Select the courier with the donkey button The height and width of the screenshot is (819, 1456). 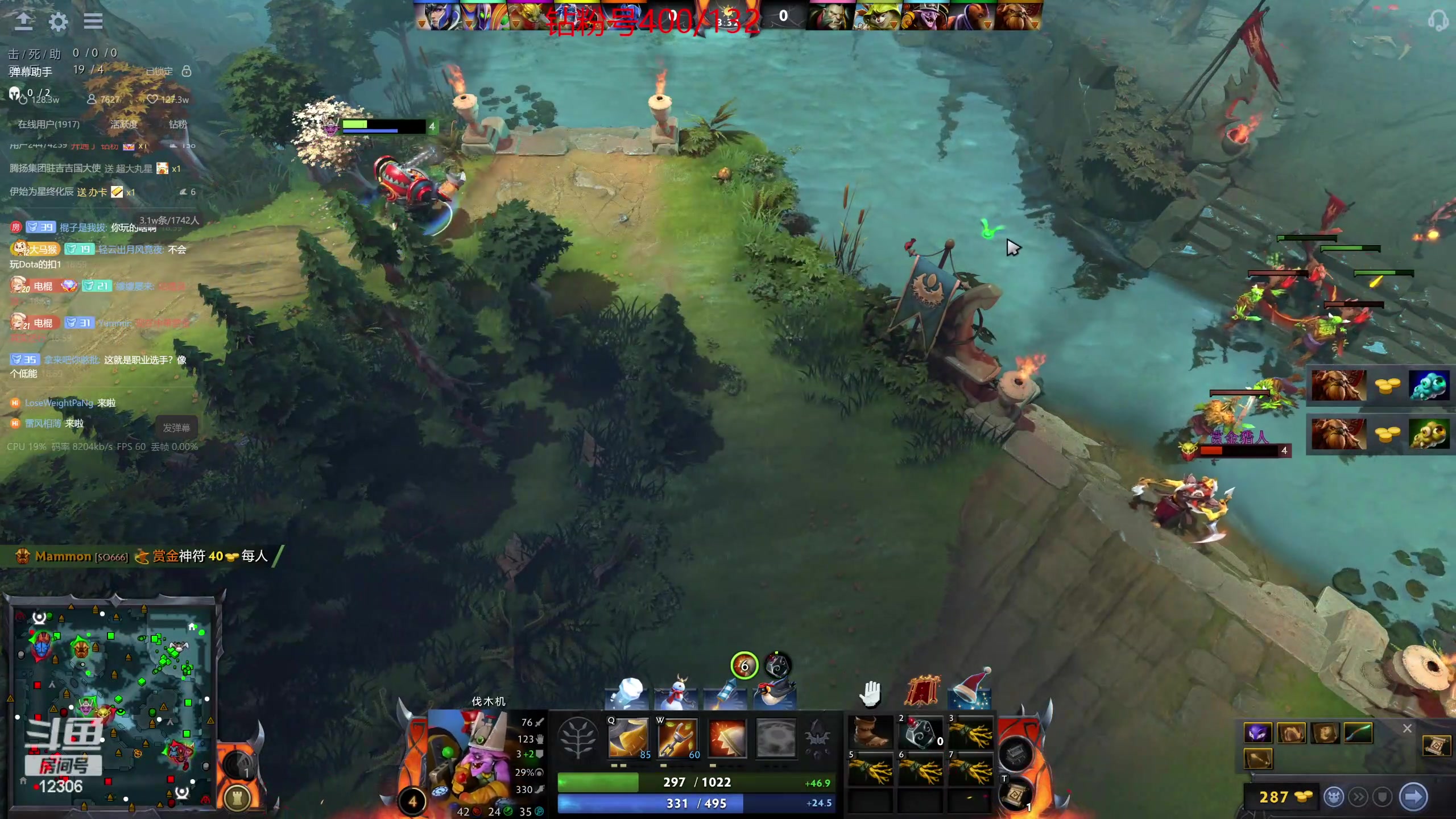click(1334, 797)
